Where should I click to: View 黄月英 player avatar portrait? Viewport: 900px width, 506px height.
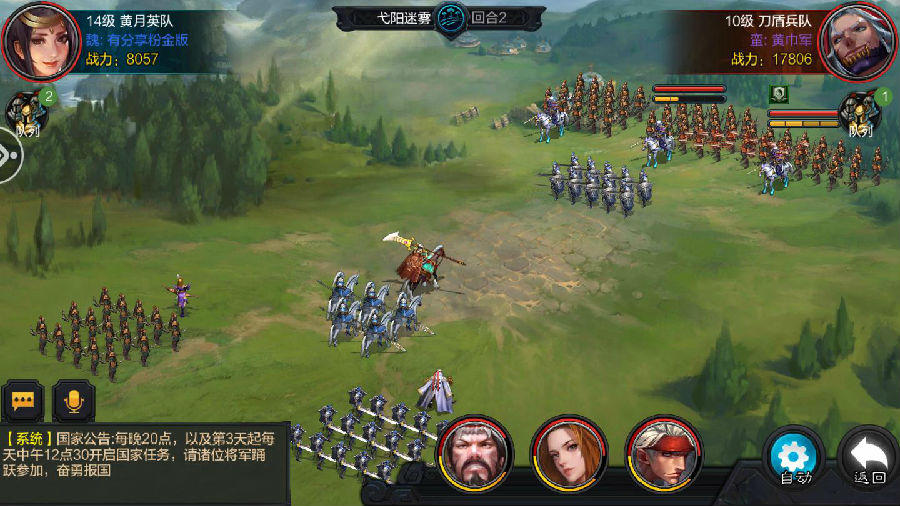(x=40, y=40)
